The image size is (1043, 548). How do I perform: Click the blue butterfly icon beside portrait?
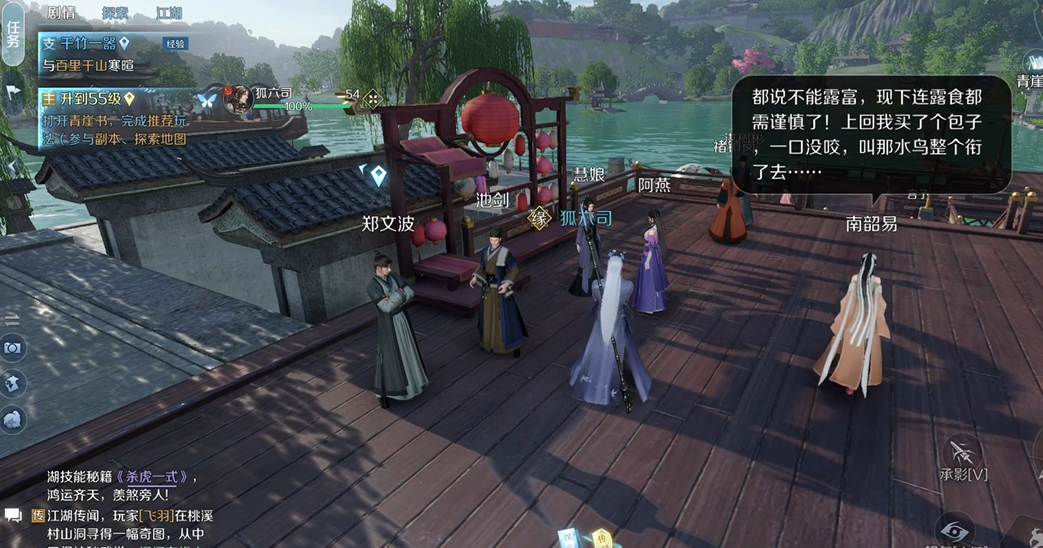(208, 101)
